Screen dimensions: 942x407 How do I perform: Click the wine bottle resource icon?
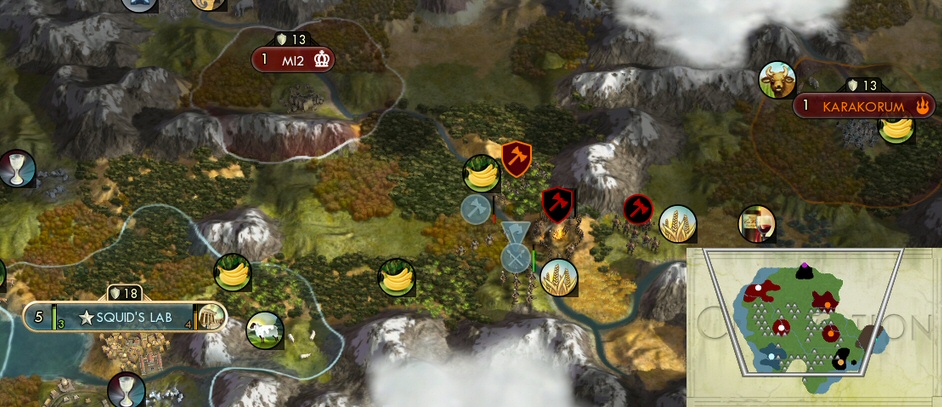756,224
